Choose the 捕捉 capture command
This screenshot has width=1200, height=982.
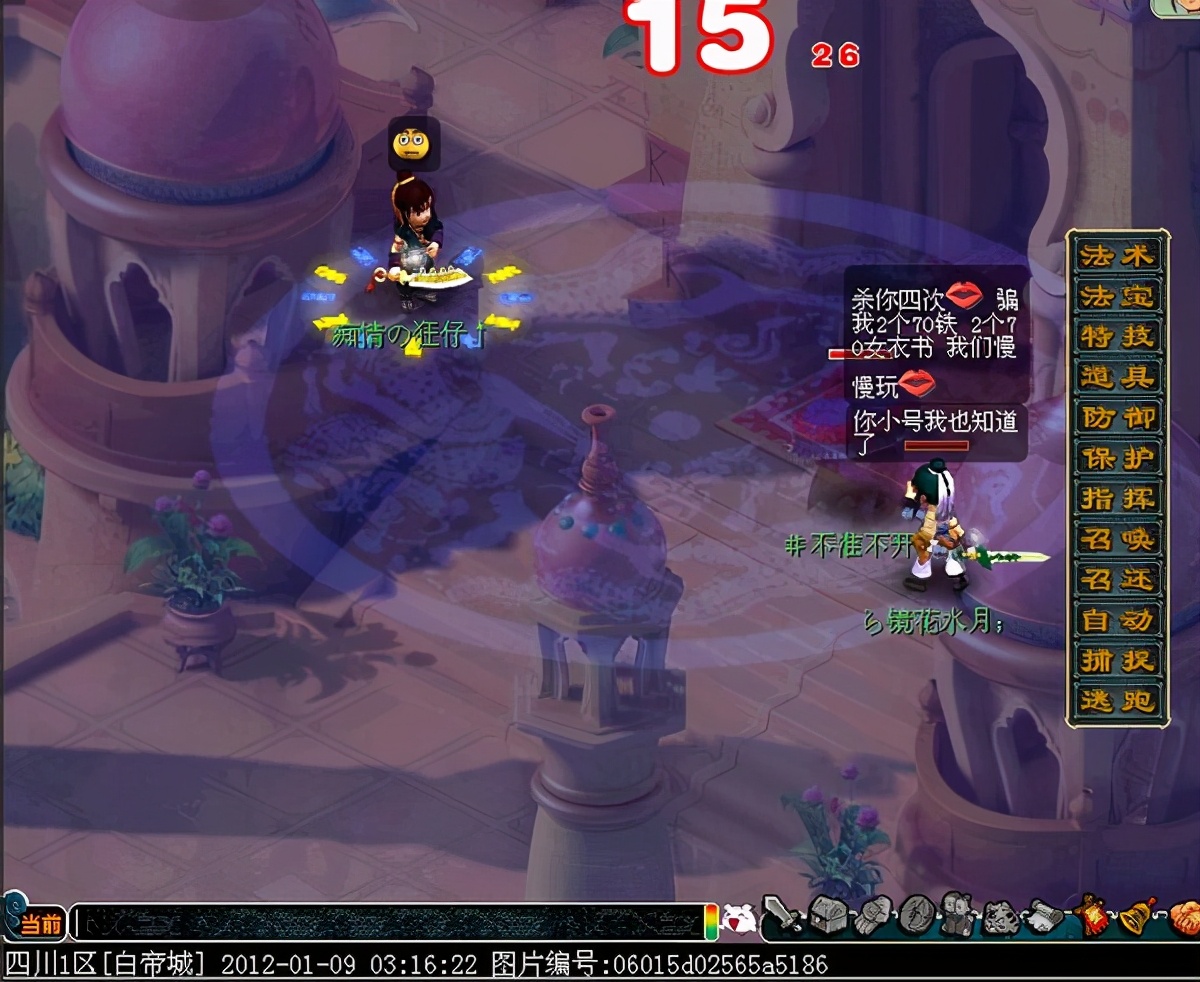pyautogui.click(x=1118, y=661)
